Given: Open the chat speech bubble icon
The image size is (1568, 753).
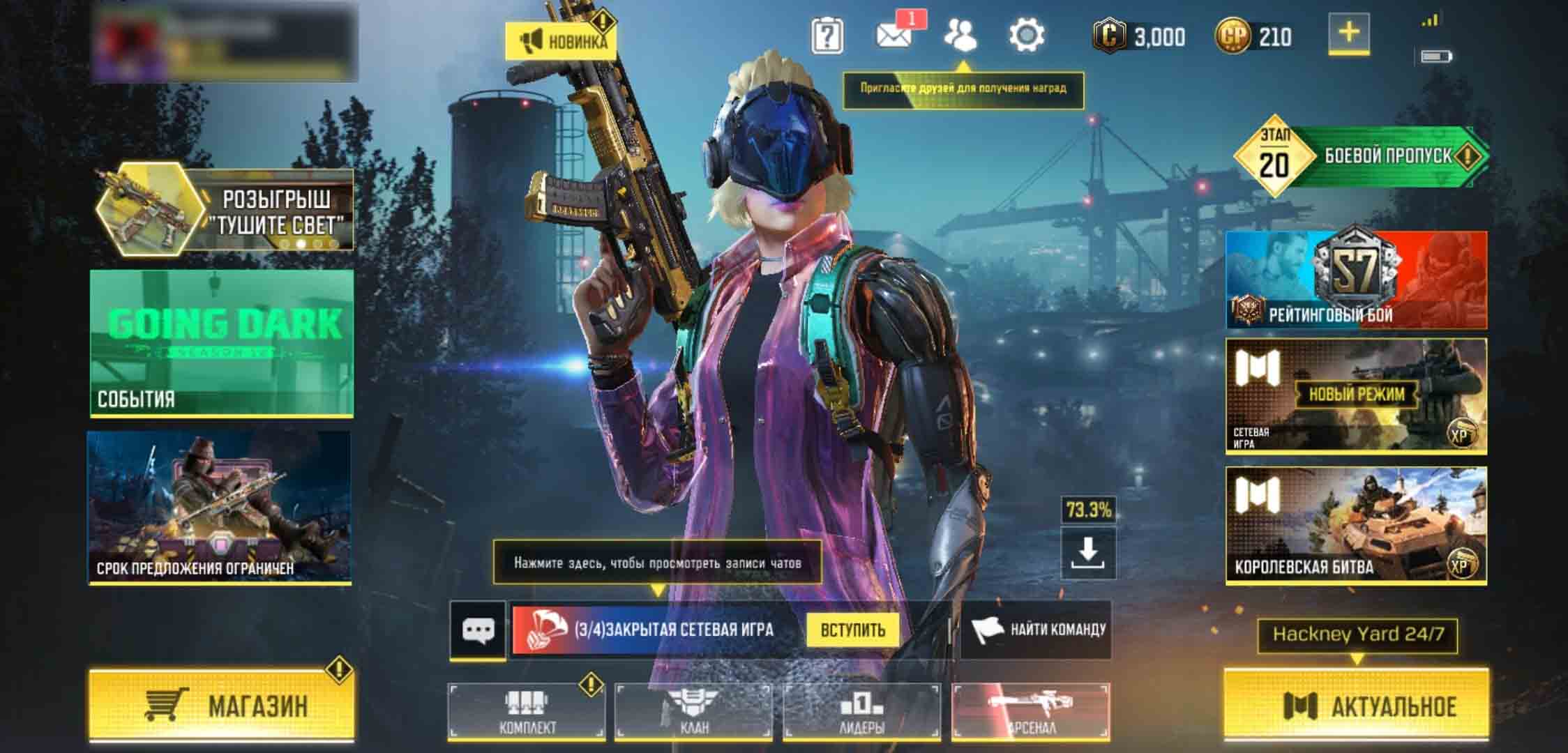Looking at the screenshot, I should (x=478, y=630).
